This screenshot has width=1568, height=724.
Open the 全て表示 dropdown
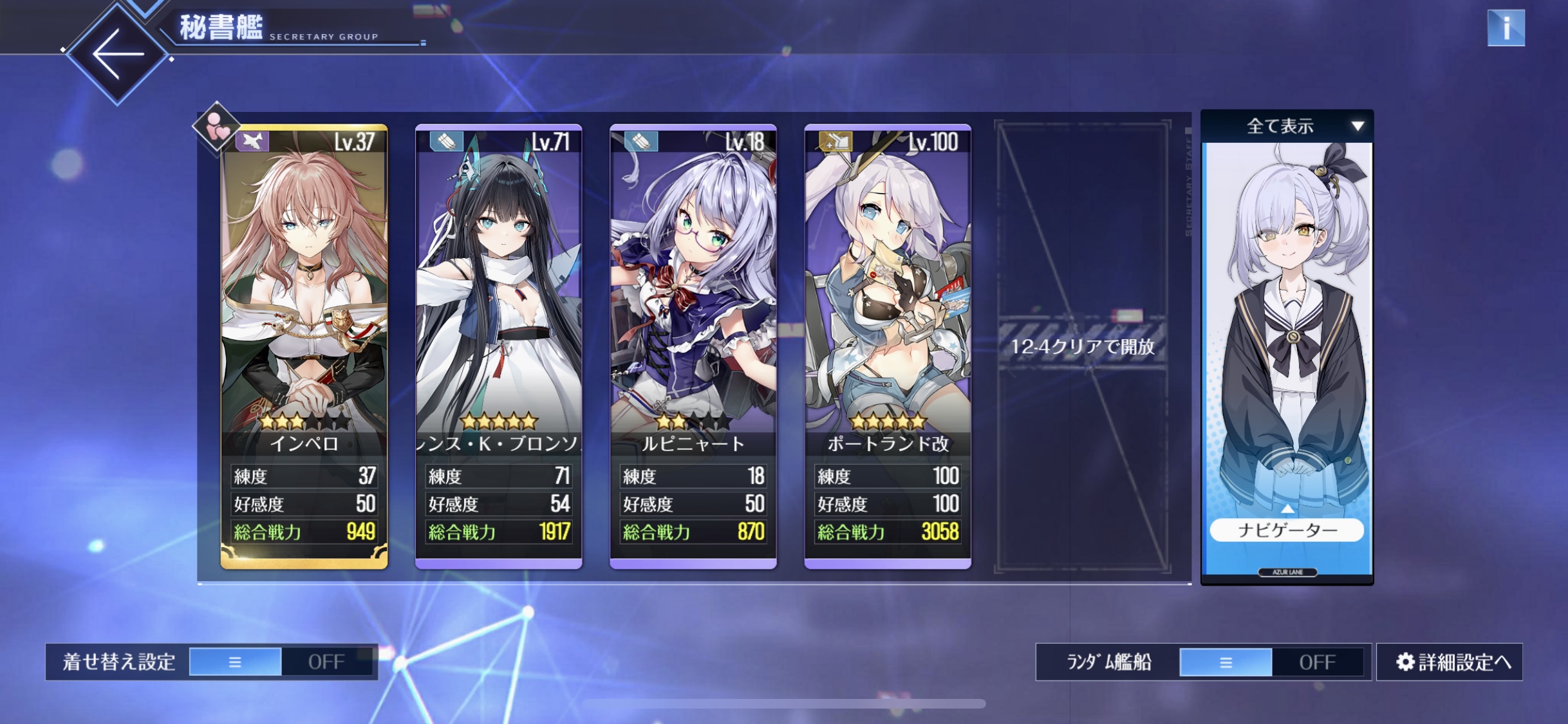point(1287,126)
